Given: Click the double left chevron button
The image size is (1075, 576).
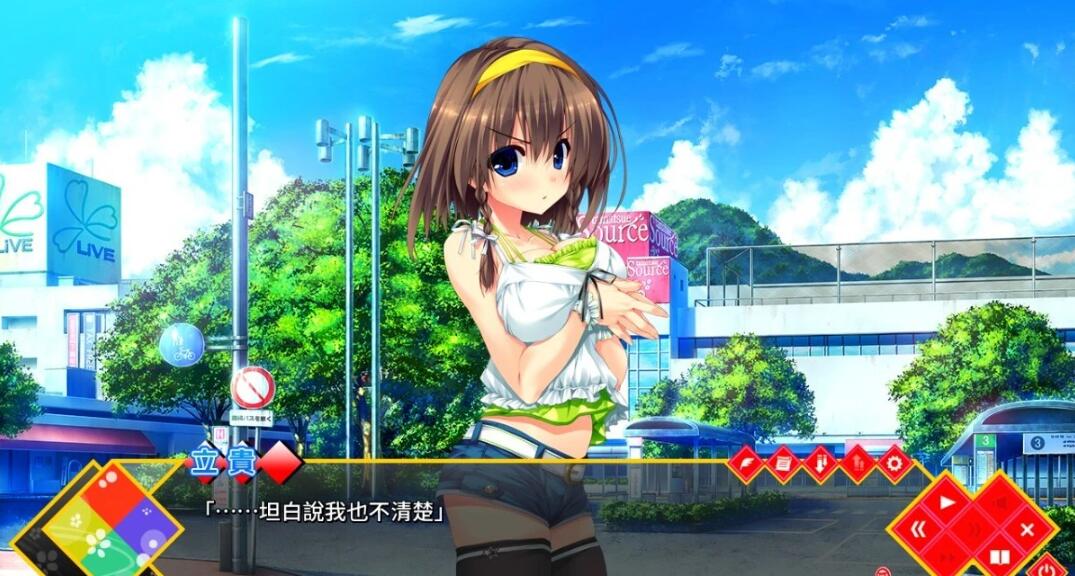Looking at the screenshot, I should (918, 528).
